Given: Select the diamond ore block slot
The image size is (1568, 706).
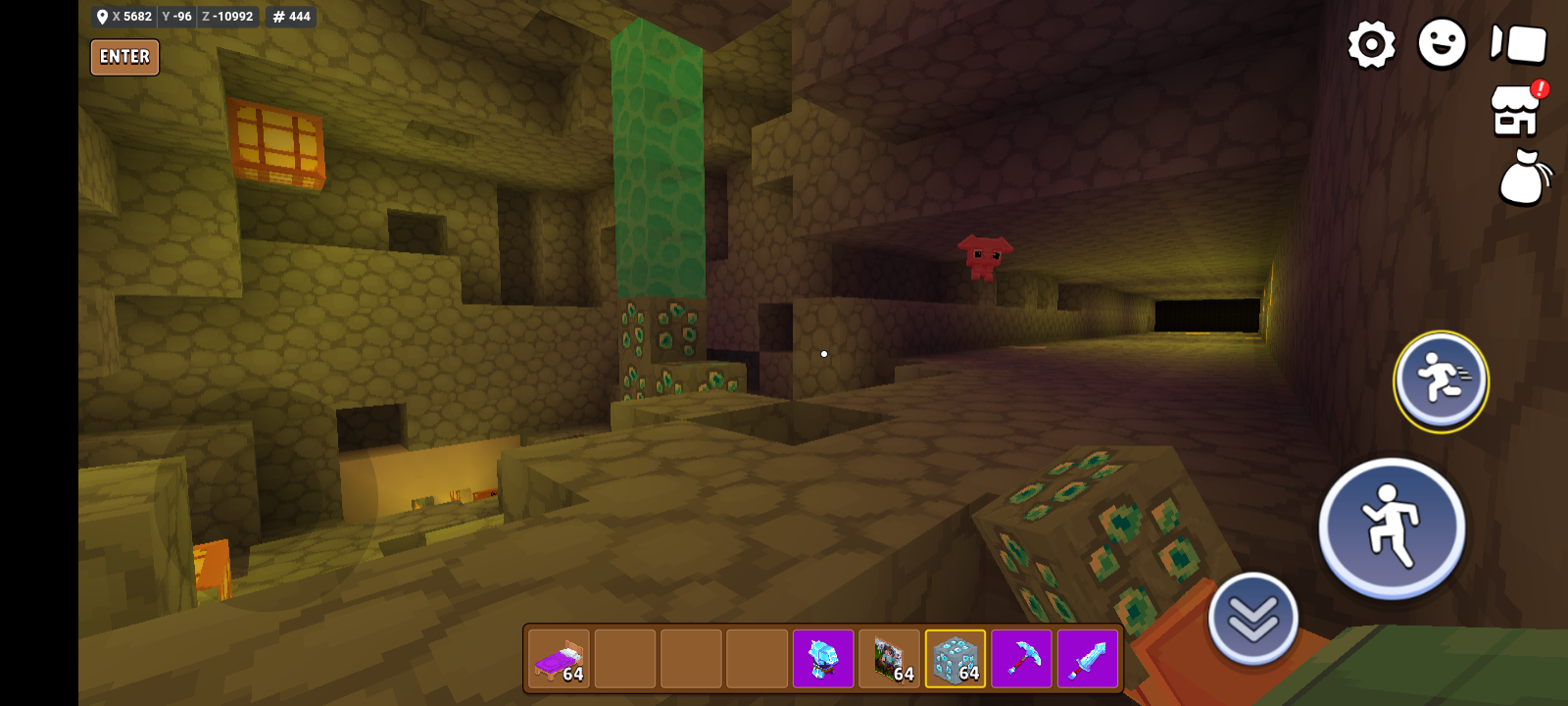Looking at the screenshot, I should 955,658.
